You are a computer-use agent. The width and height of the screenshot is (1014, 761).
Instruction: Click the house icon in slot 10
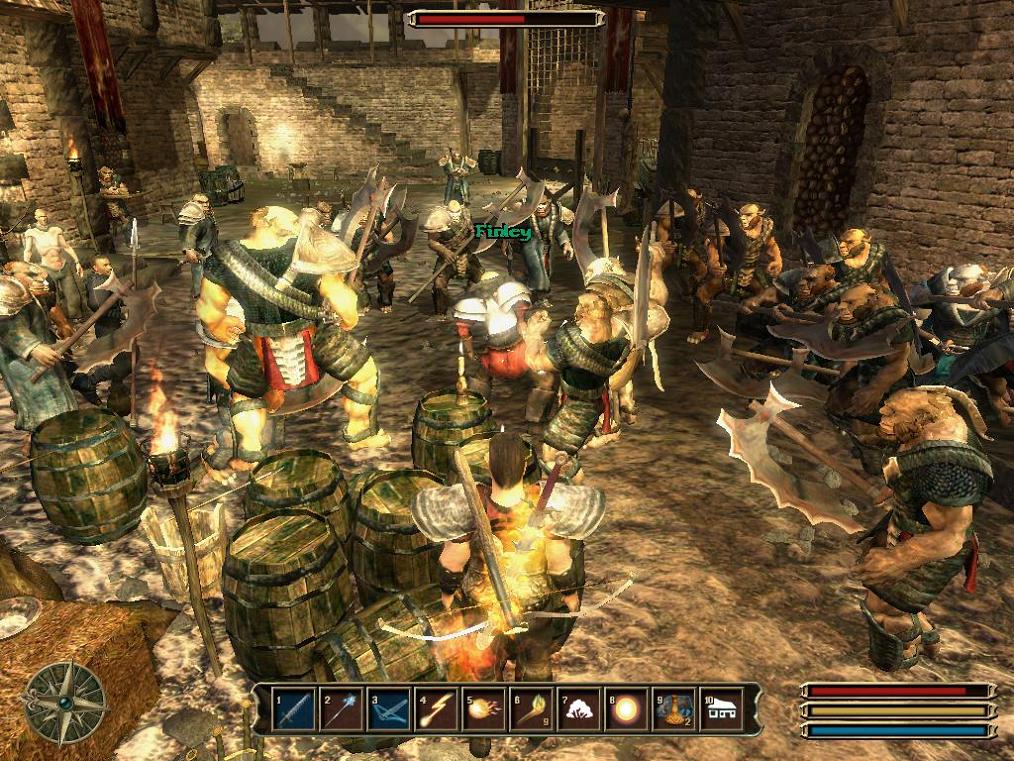(x=721, y=709)
